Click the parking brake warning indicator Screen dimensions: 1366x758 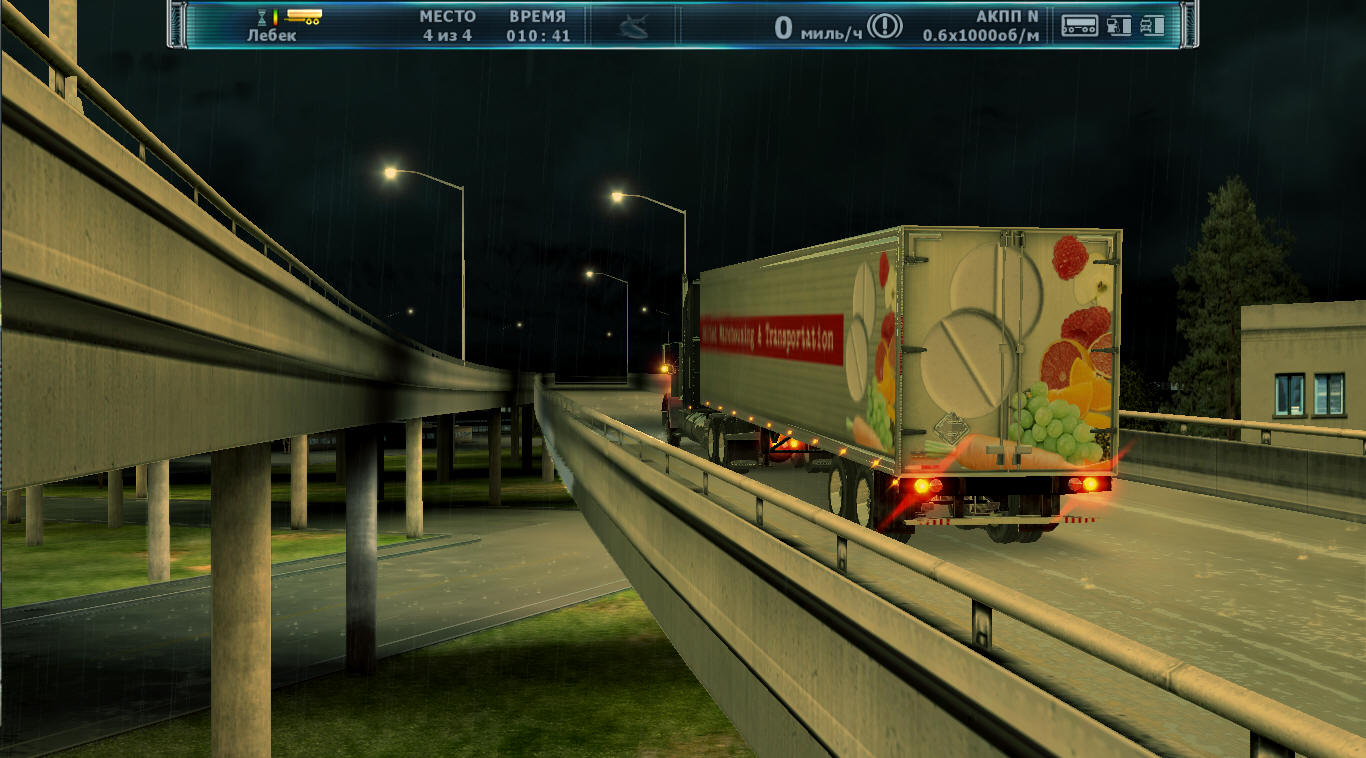coord(885,26)
